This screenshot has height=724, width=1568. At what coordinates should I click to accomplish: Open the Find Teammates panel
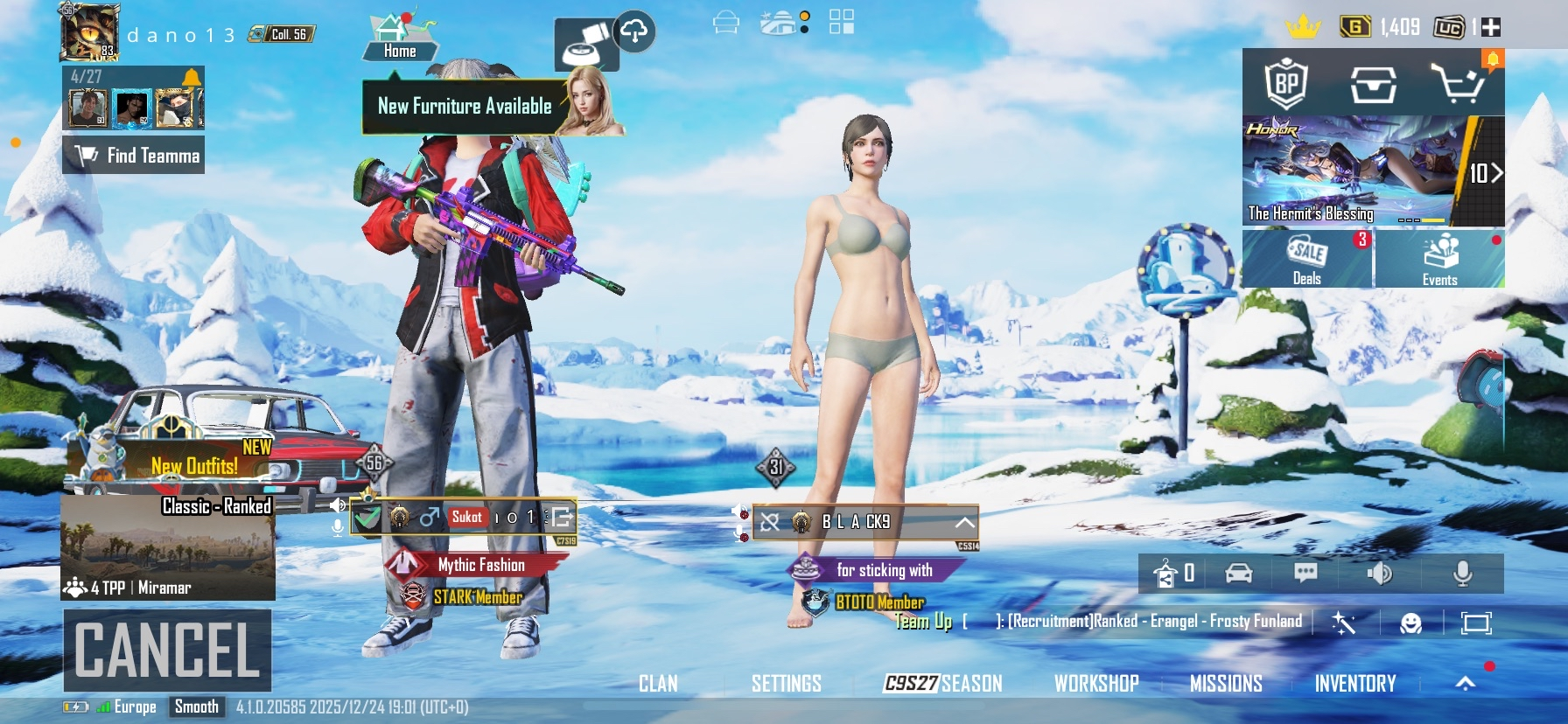pos(134,156)
